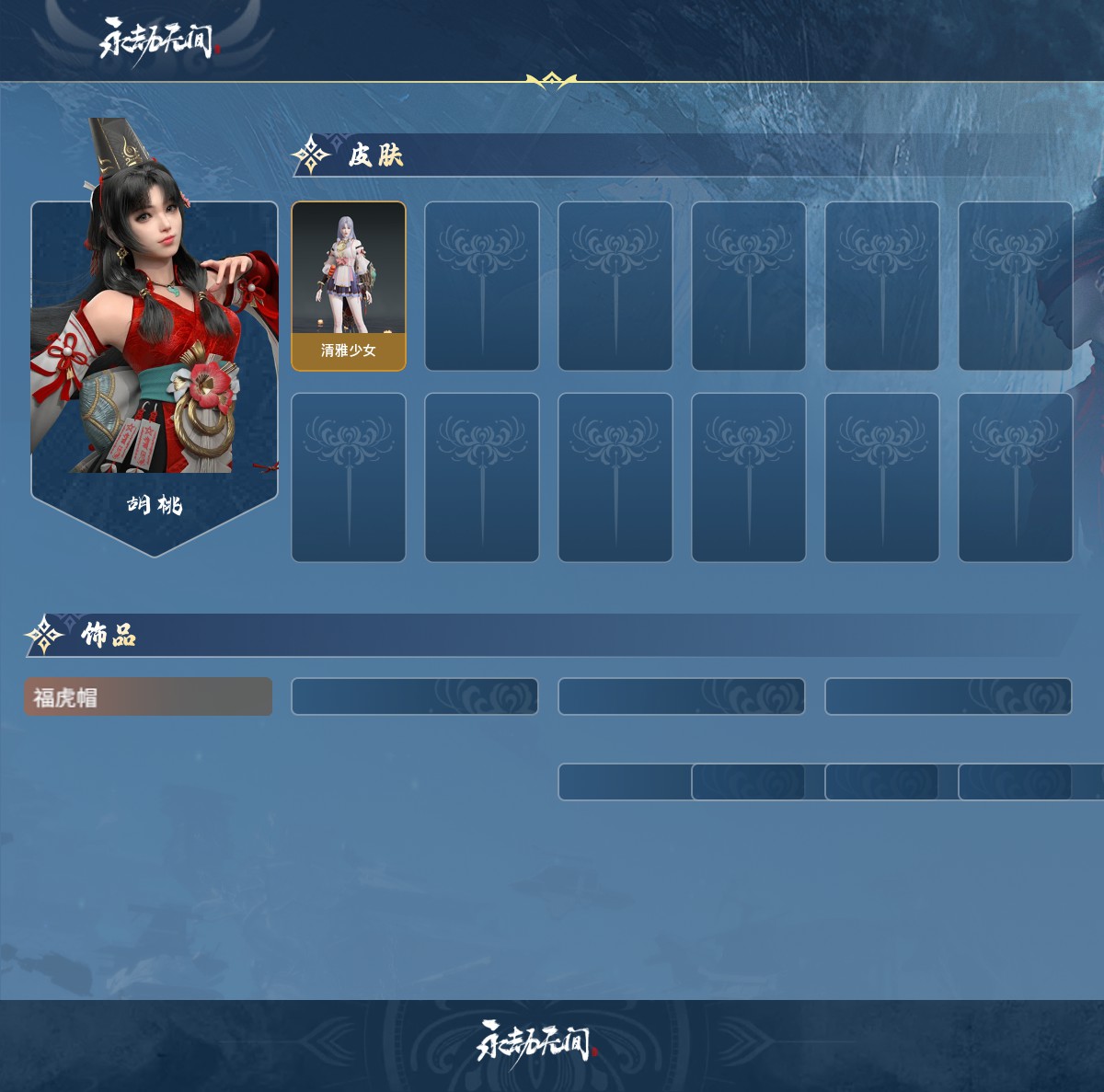Select the 清雅少女 skin card

(349, 286)
